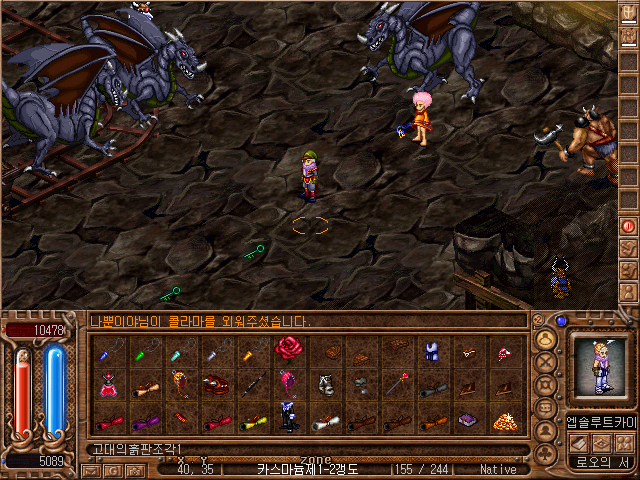Select the purple spellbook item
The height and width of the screenshot is (480, 640).
pyautogui.click(x=467, y=421)
